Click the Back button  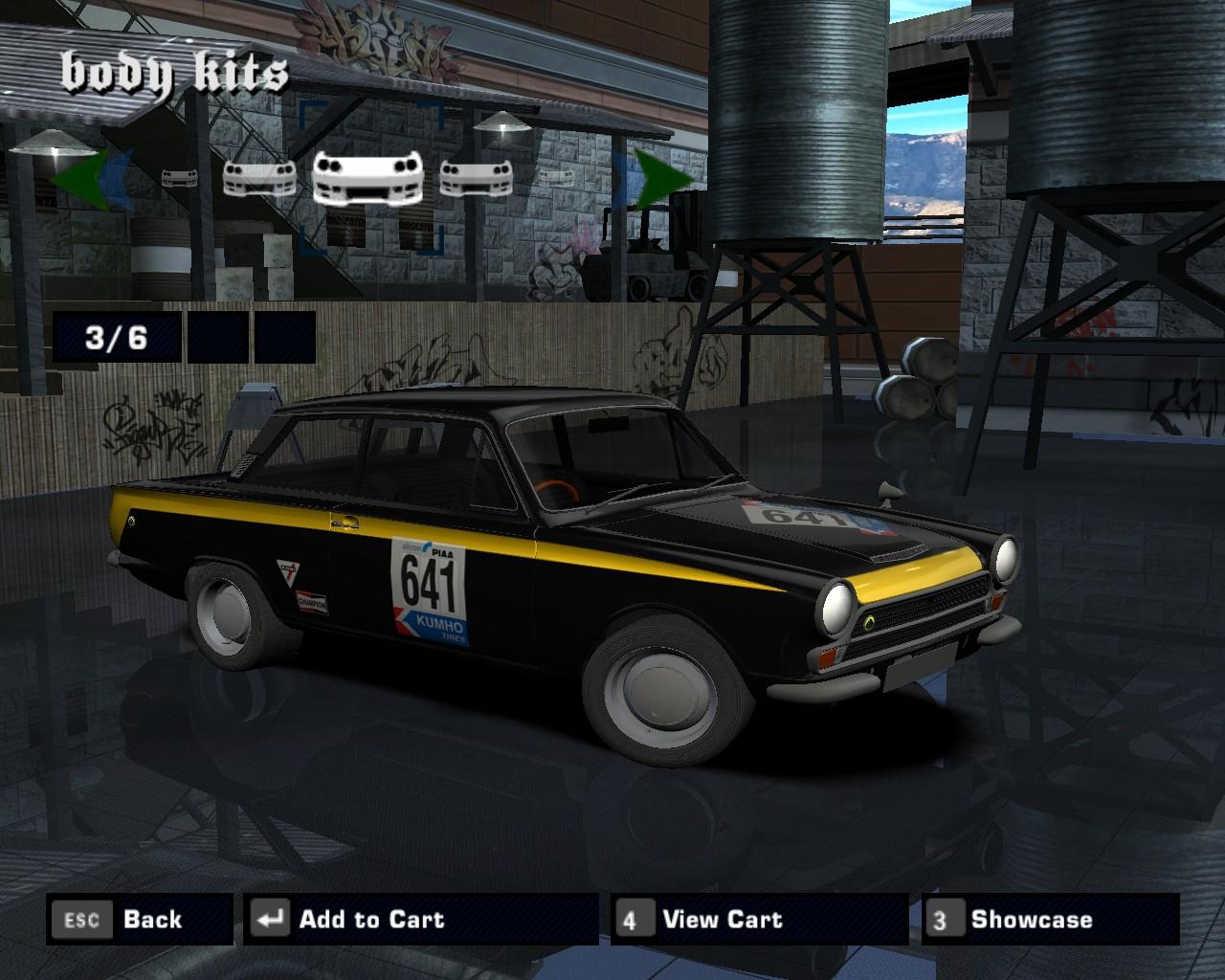point(139,920)
